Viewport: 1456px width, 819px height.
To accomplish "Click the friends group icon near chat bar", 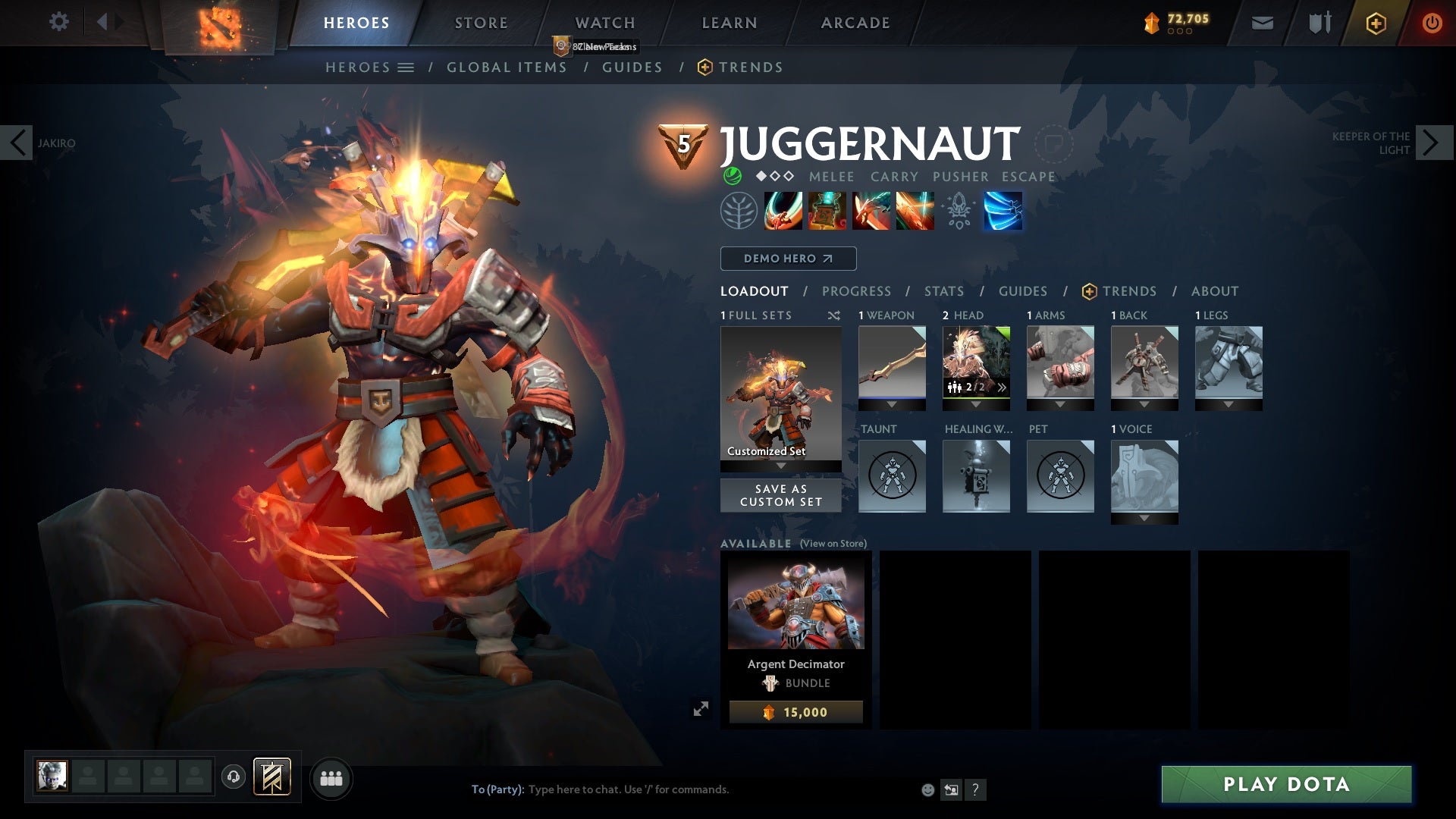I will (331, 777).
